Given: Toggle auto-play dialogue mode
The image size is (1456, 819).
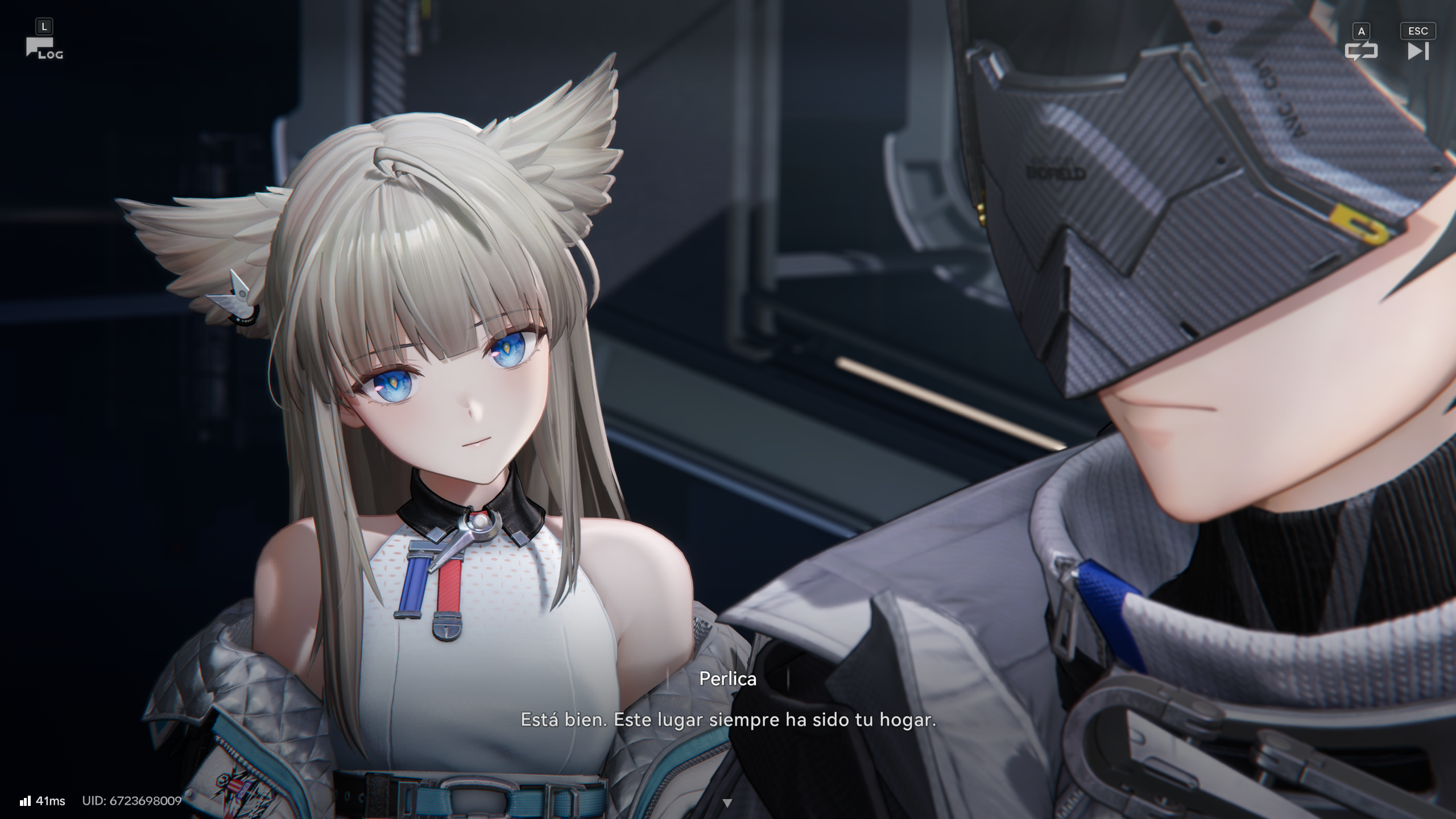Looking at the screenshot, I should pos(1361,51).
